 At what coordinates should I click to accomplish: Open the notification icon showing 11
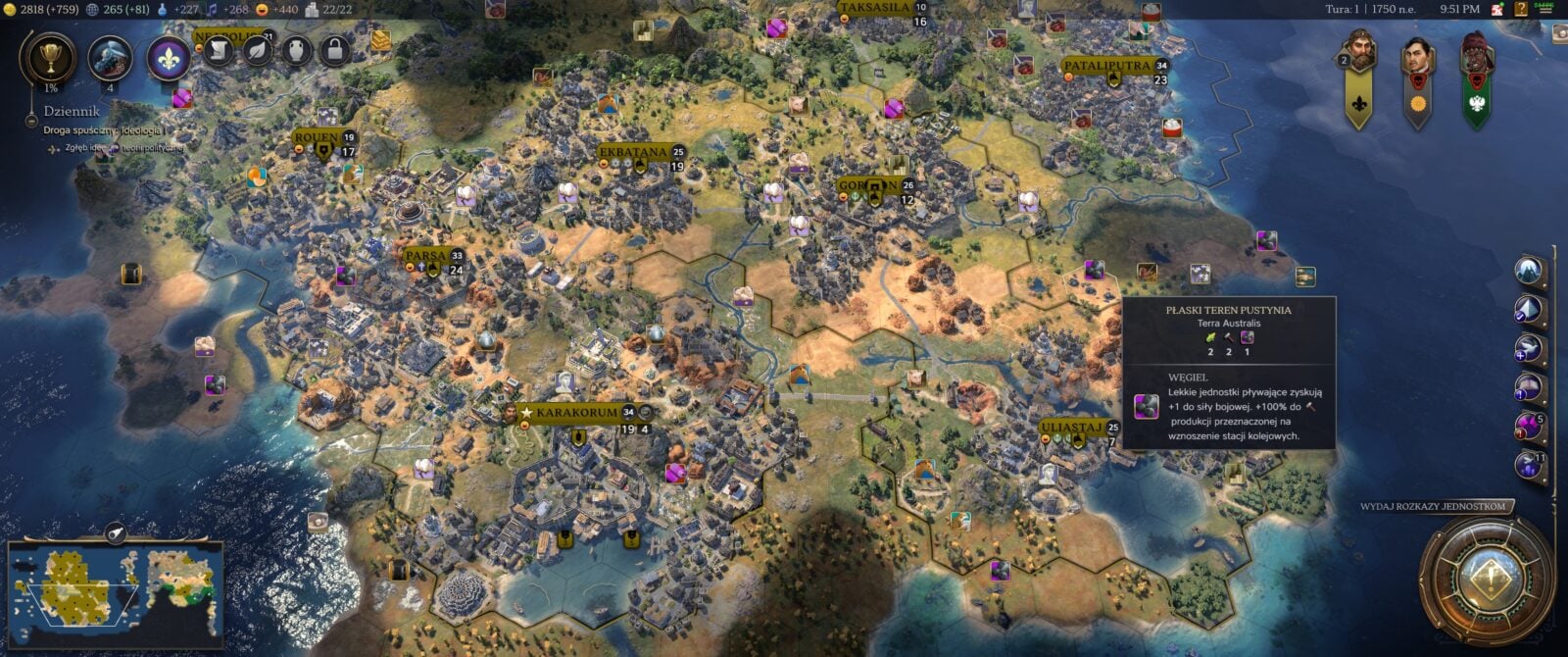tap(1529, 465)
